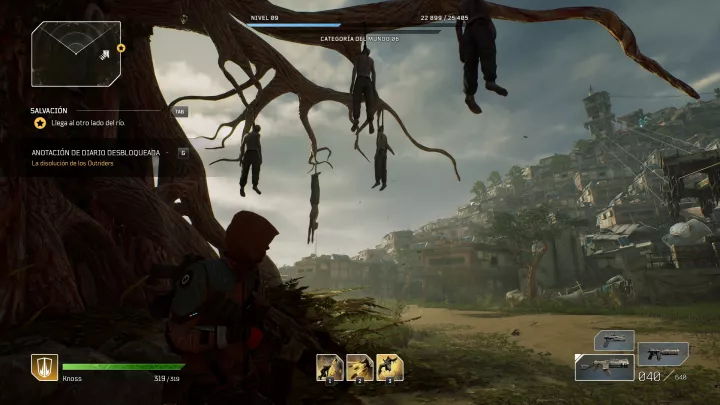
Task: Trigger the third skill with leaping figure
Action: click(390, 367)
